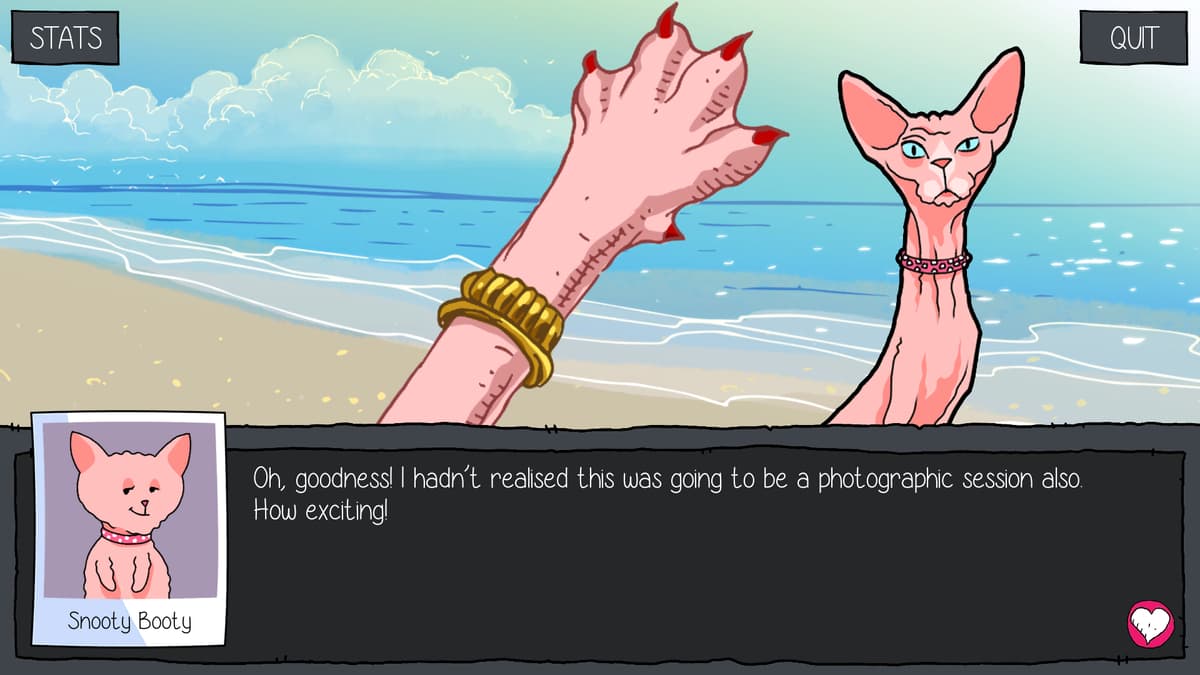Advance dialogue with the pink heart icon

click(1149, 623)
